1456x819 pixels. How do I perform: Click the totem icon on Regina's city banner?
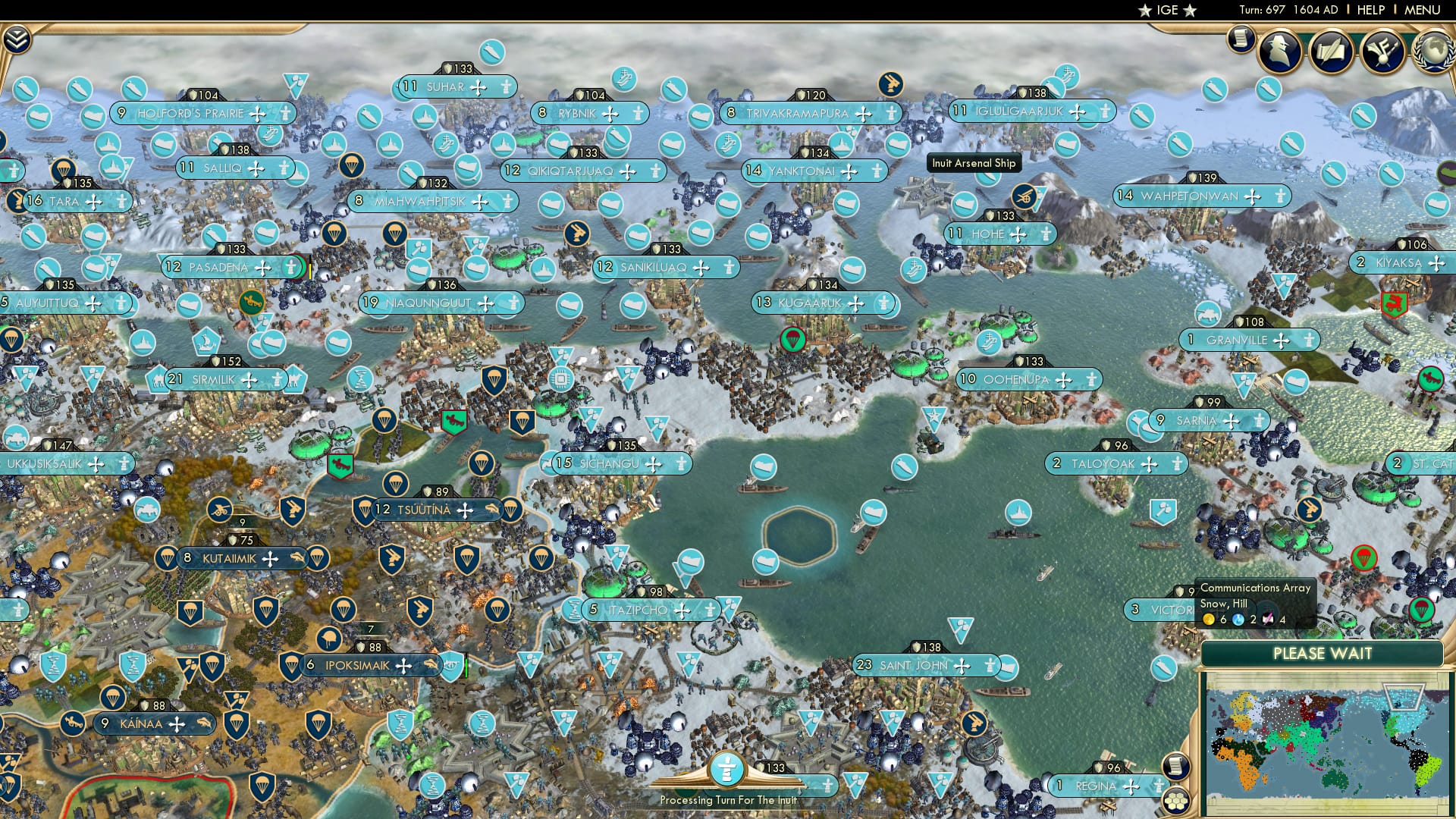tap(1159, 784)
